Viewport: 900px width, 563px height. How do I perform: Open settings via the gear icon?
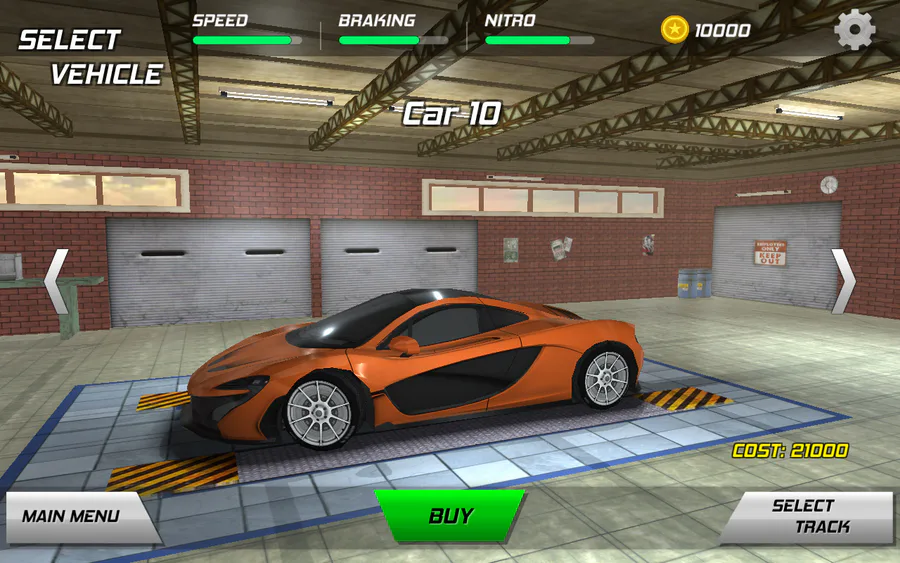tap(855, 30)
